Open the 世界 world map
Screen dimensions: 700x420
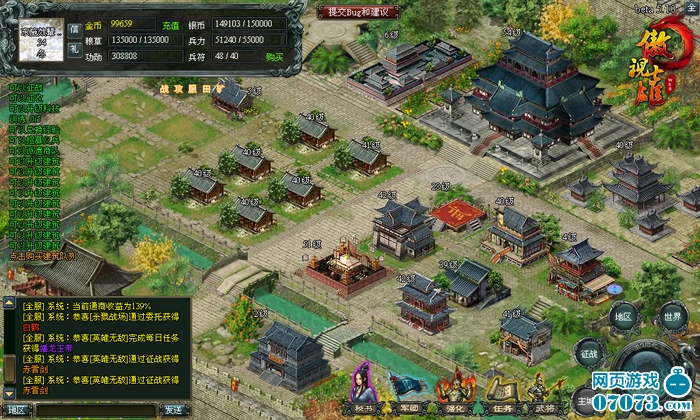(672, 316)
